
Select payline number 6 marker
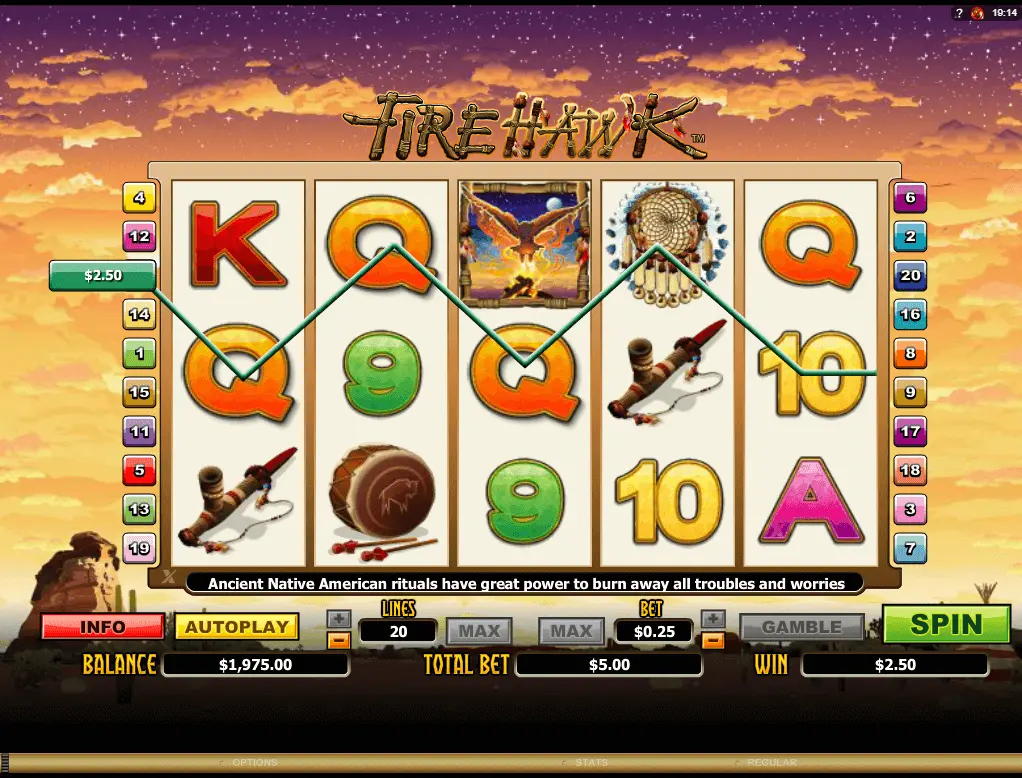tap(910, 198)
